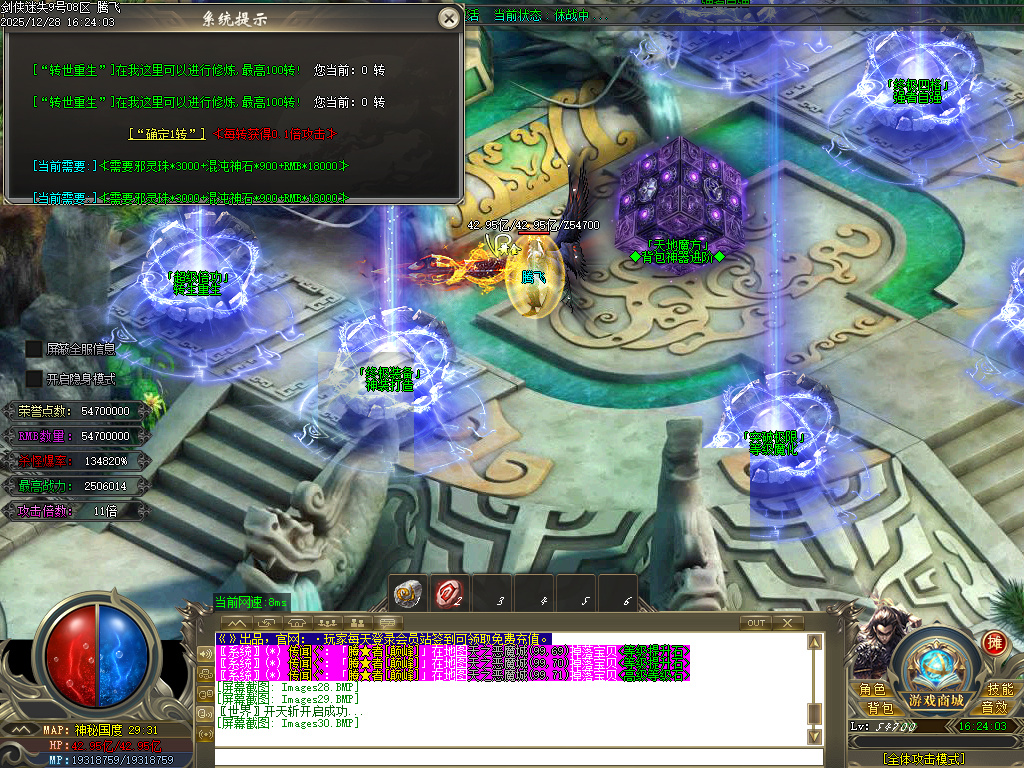This screenshot has width=1024, height=768.
Task: Toggle the 屏蔽全服信息 checkbox
Action: click(34, 349)
